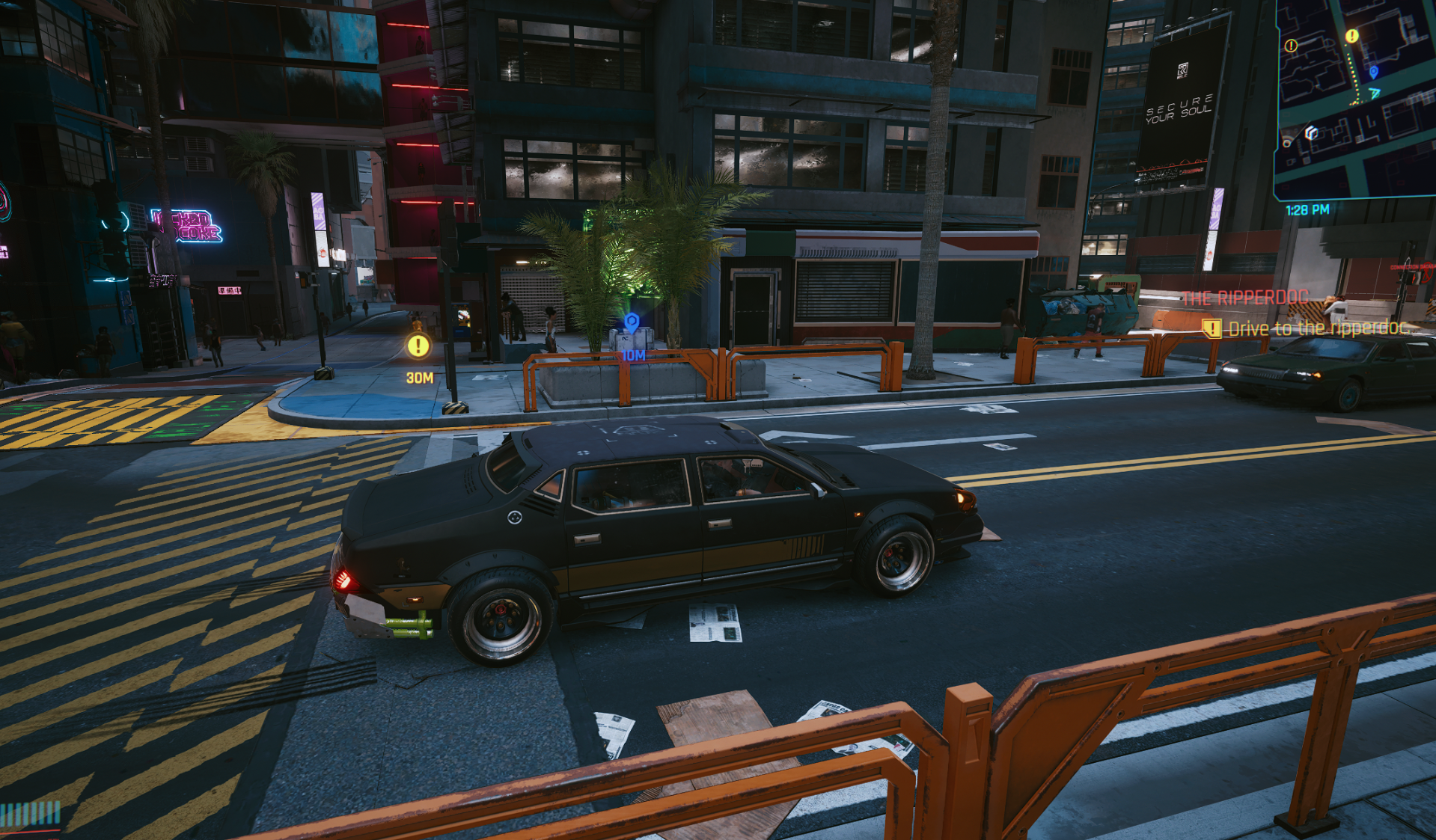Click the blue fast travel pin on the minimap
Screen dimensions: 1436x840
point(1373,72)
